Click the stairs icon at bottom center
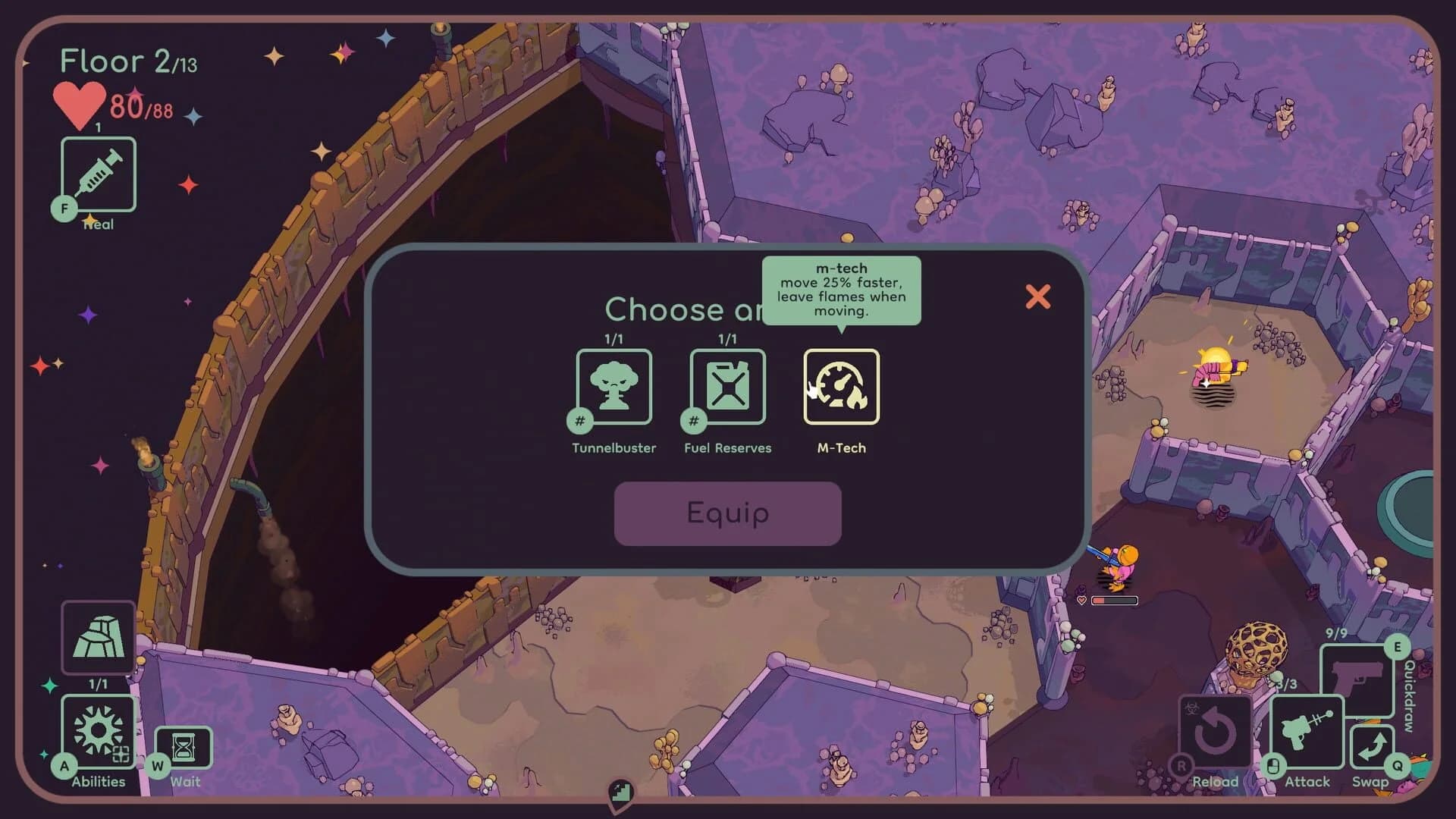 point(622,793)
